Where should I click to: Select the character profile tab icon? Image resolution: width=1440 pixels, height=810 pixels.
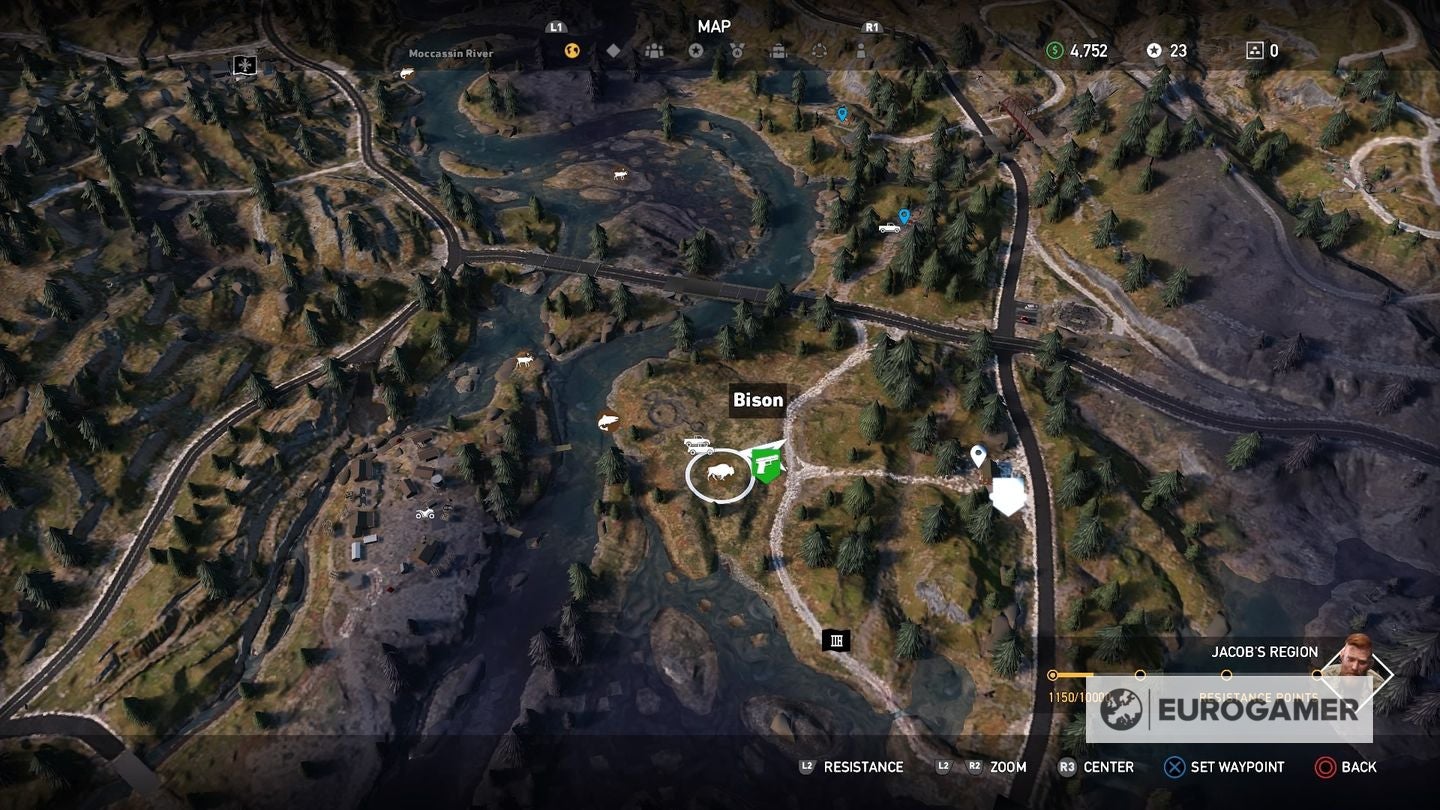(x=861, y=51)
